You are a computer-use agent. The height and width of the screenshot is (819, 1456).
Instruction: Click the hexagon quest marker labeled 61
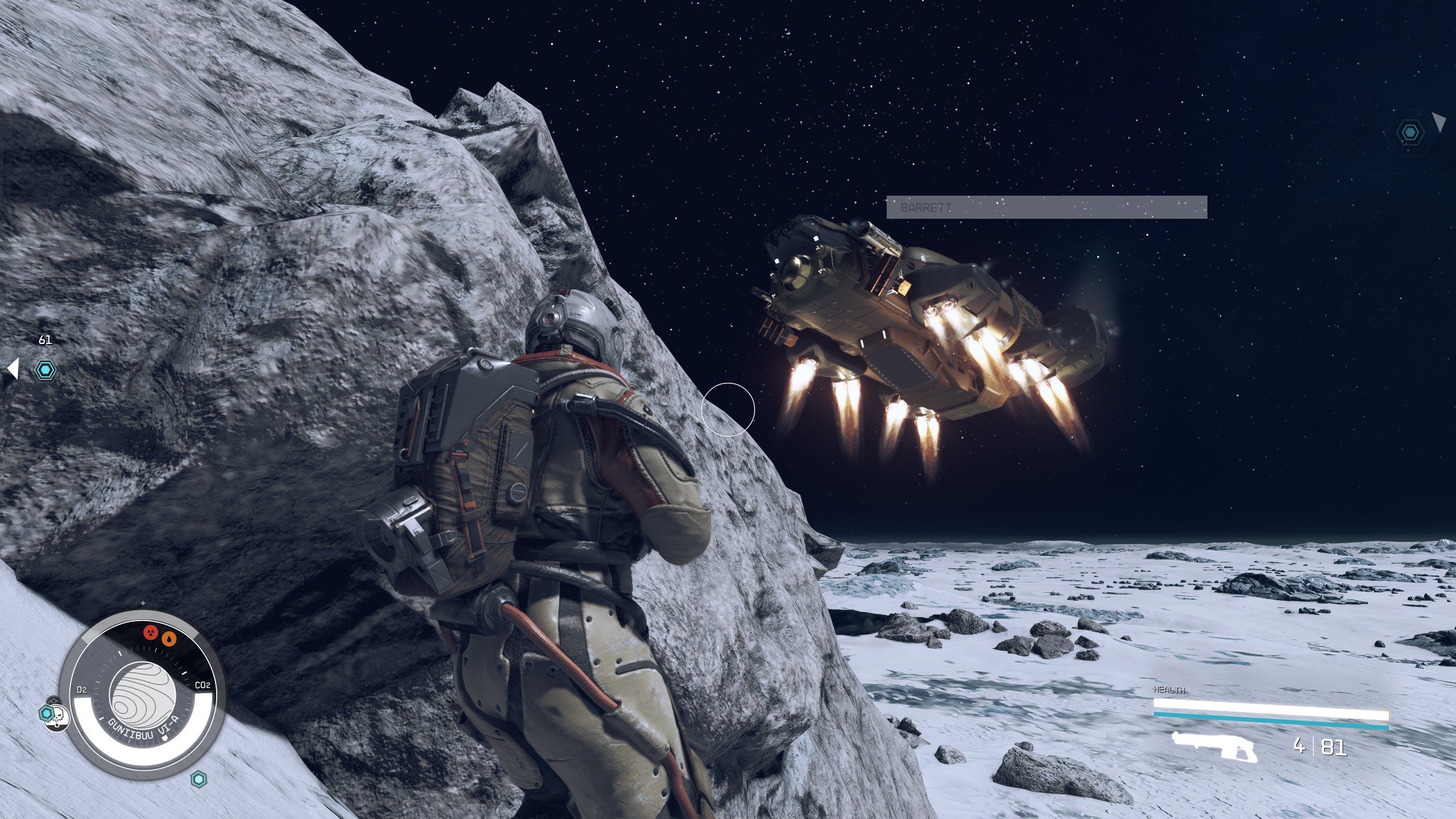click(45, 370)
